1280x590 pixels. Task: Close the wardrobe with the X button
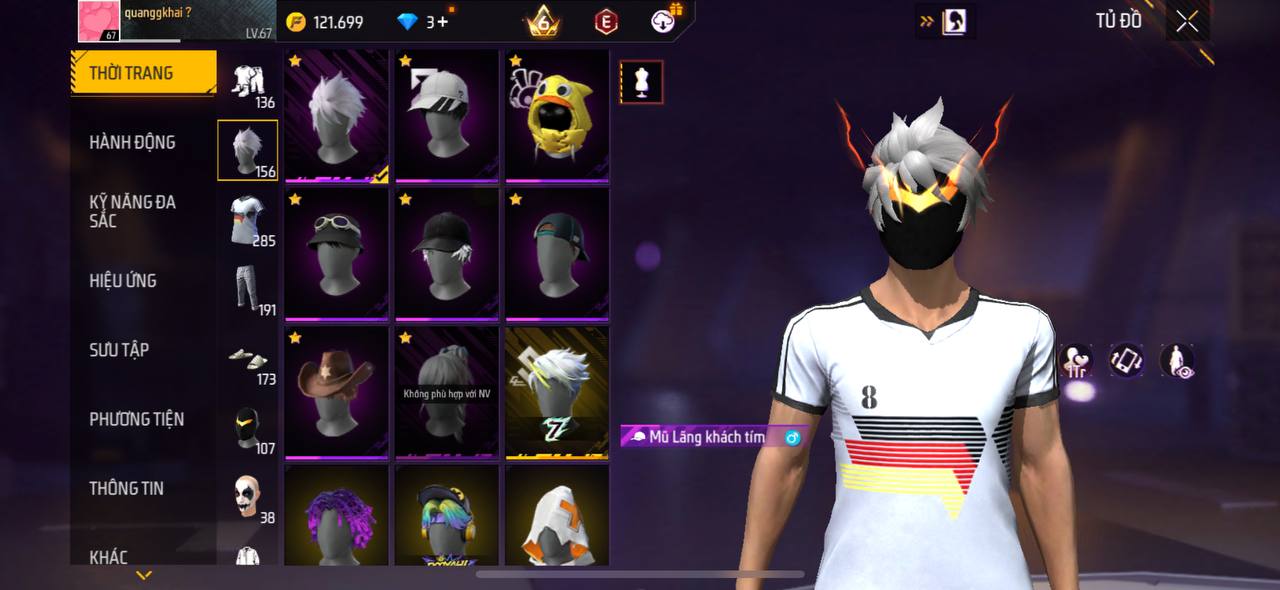pos(1187,21)
